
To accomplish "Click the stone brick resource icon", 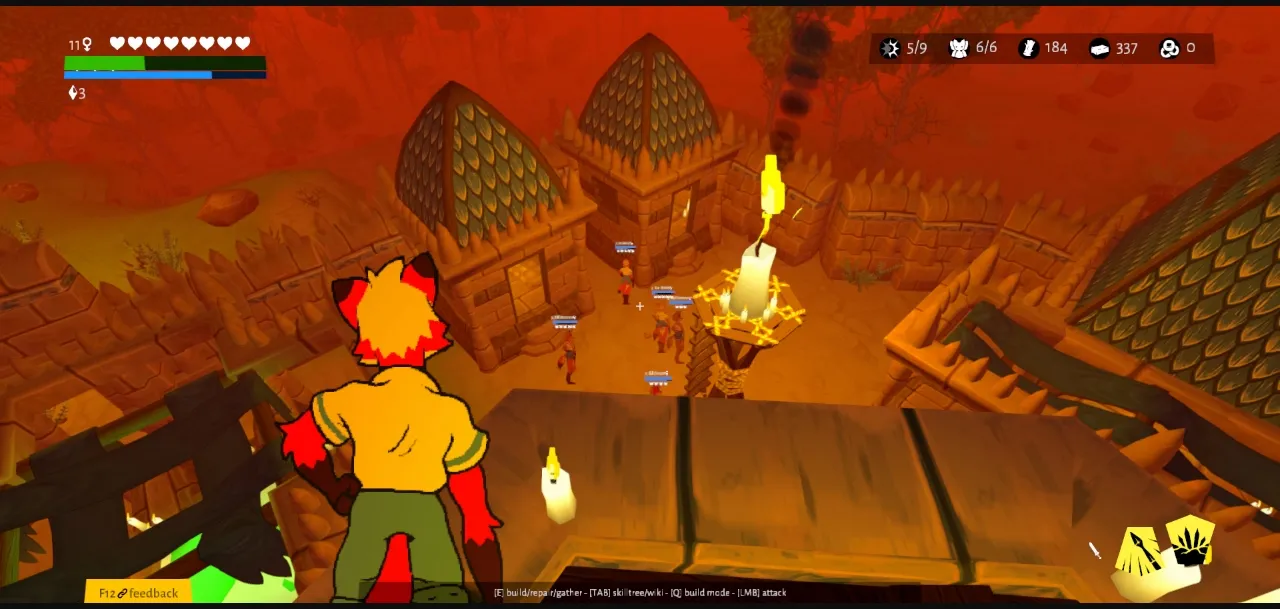I will (1099, 48).
